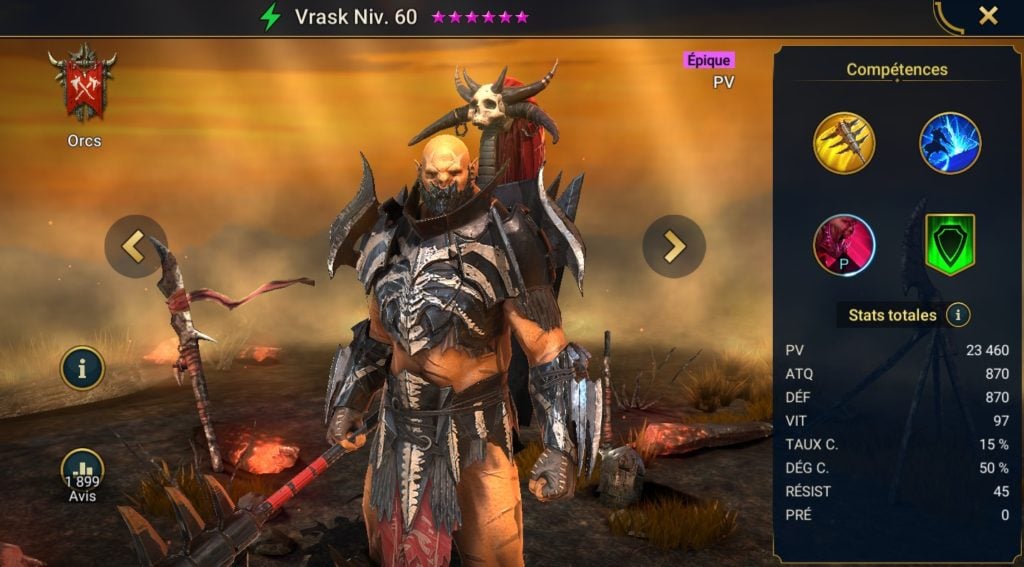Click the Orcs faction banner
This screenshot has width=1024, height=567.
(83, 84)
